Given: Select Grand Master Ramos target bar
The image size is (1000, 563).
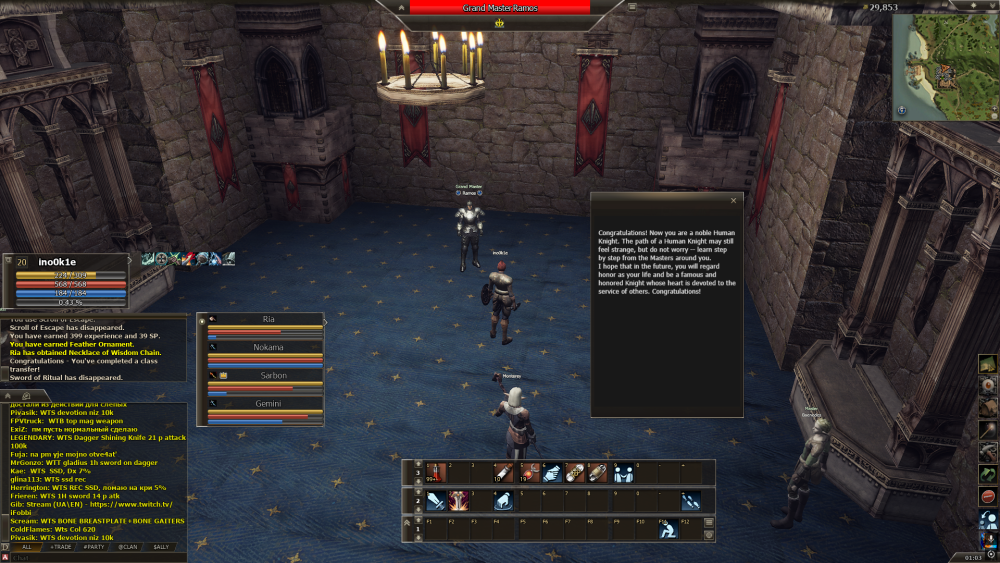Looking at the screenshot, I should coord(500,7).
